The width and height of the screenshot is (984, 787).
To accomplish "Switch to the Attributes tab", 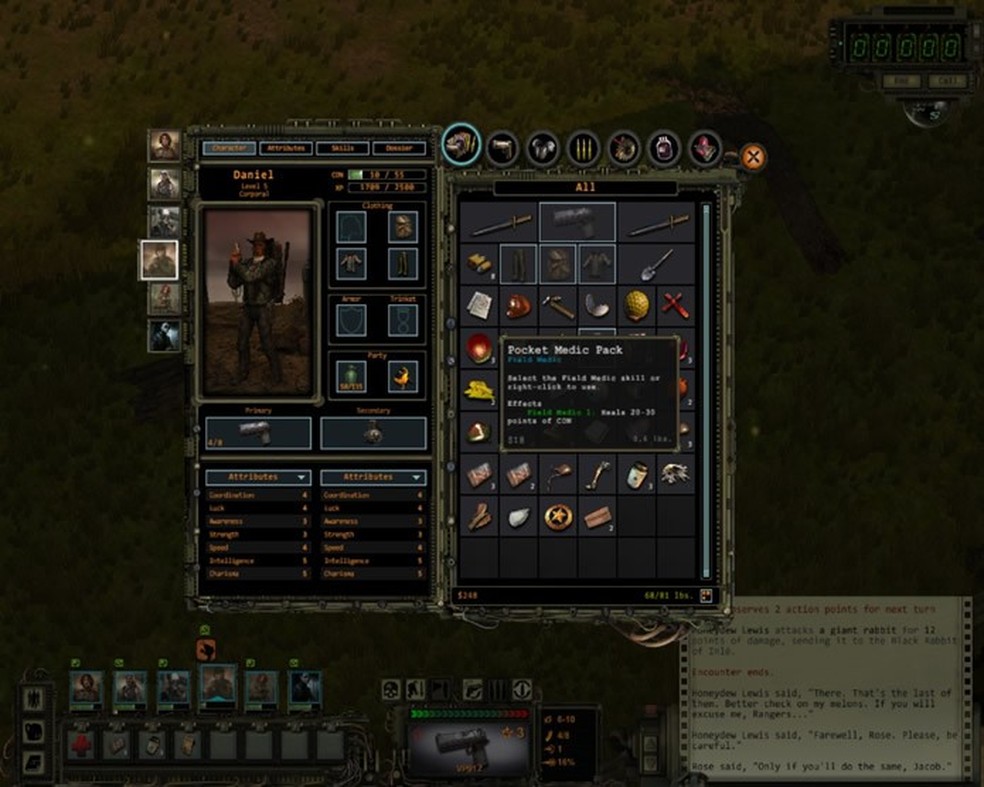I will pyautogui.click(x=286, y=148).
